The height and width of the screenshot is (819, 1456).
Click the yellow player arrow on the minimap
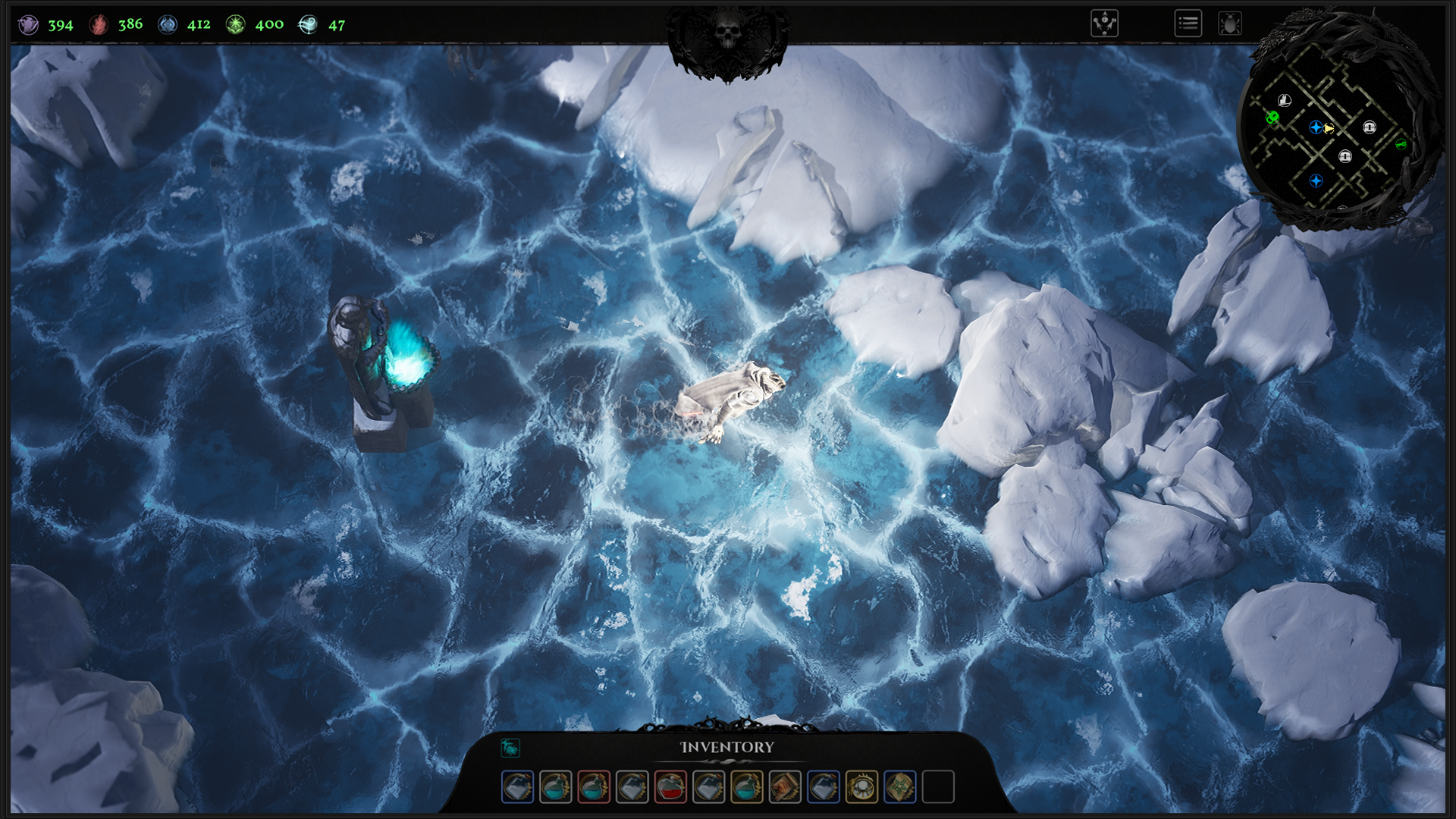point(1329,128)
